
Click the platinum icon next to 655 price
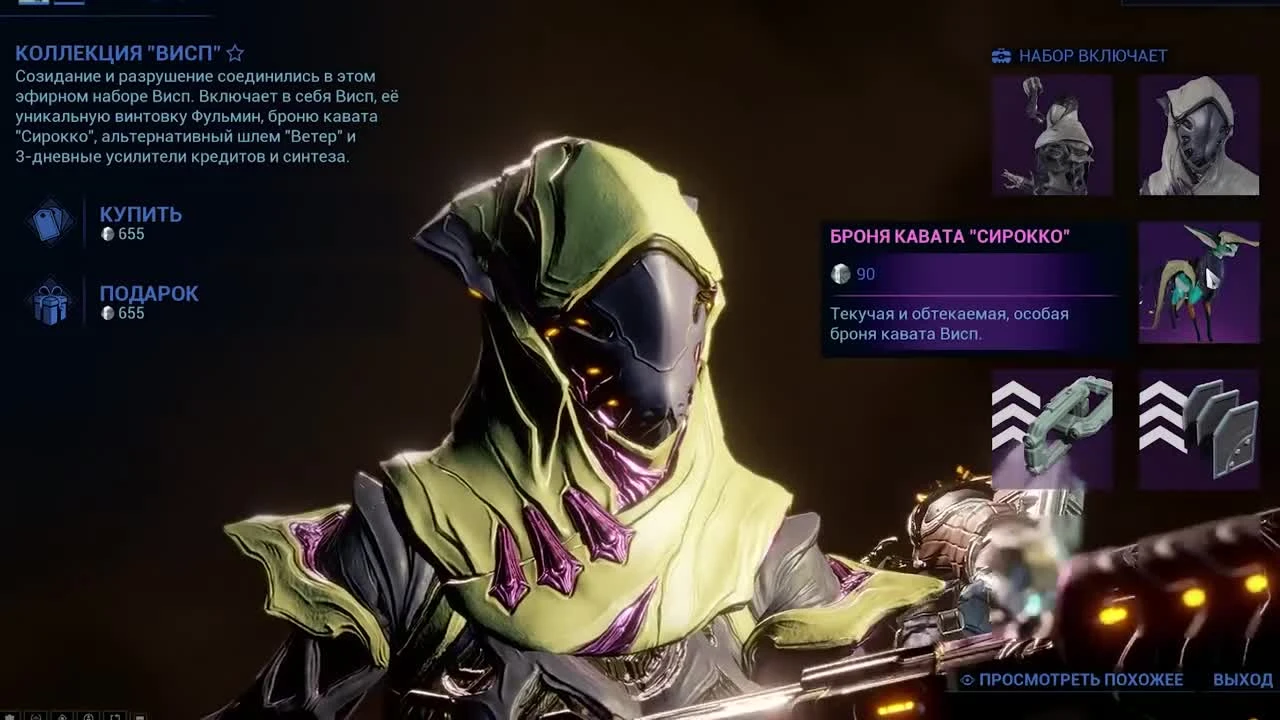click(108, 234)
